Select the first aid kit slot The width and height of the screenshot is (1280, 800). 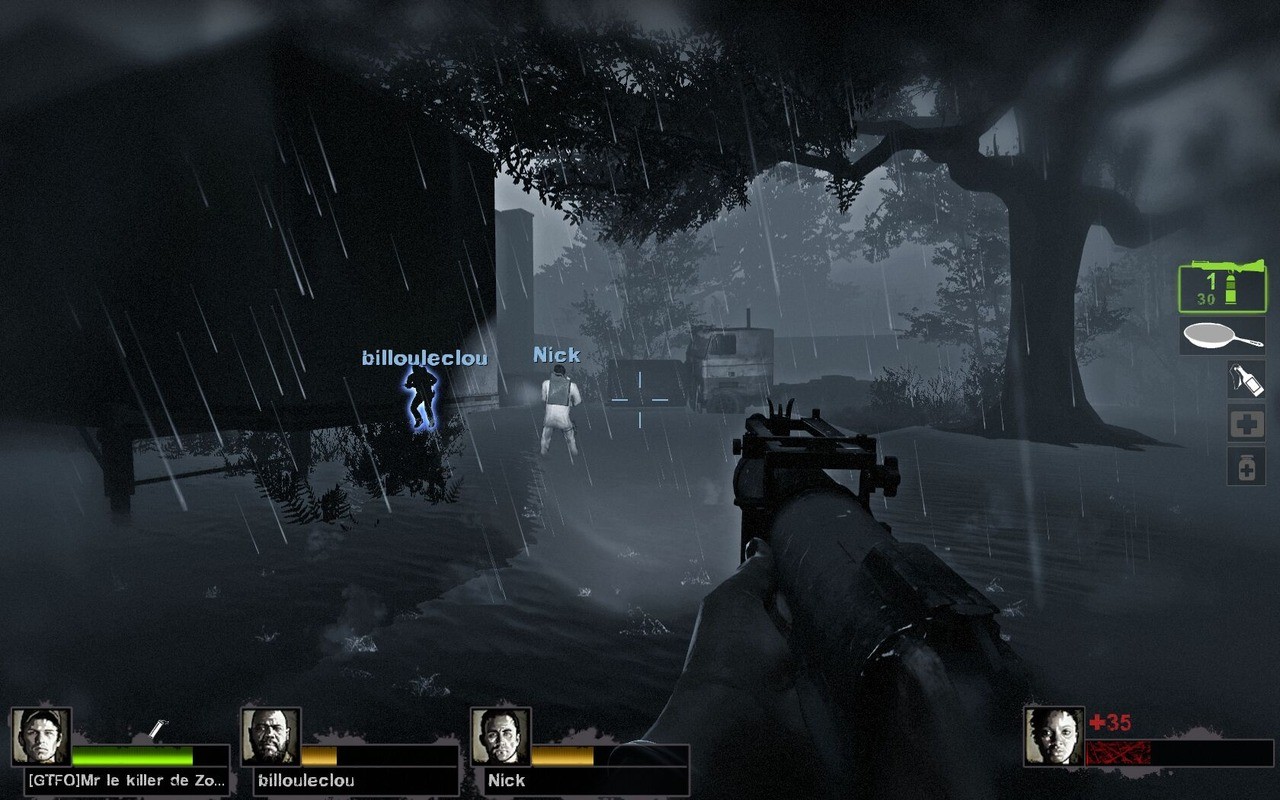coord(1244,422)
